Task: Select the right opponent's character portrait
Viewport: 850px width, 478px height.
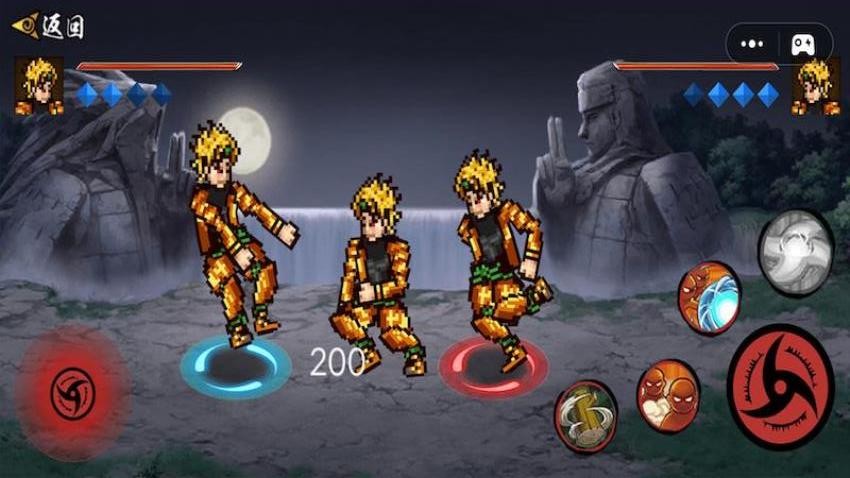Action: tap(815, 87)
